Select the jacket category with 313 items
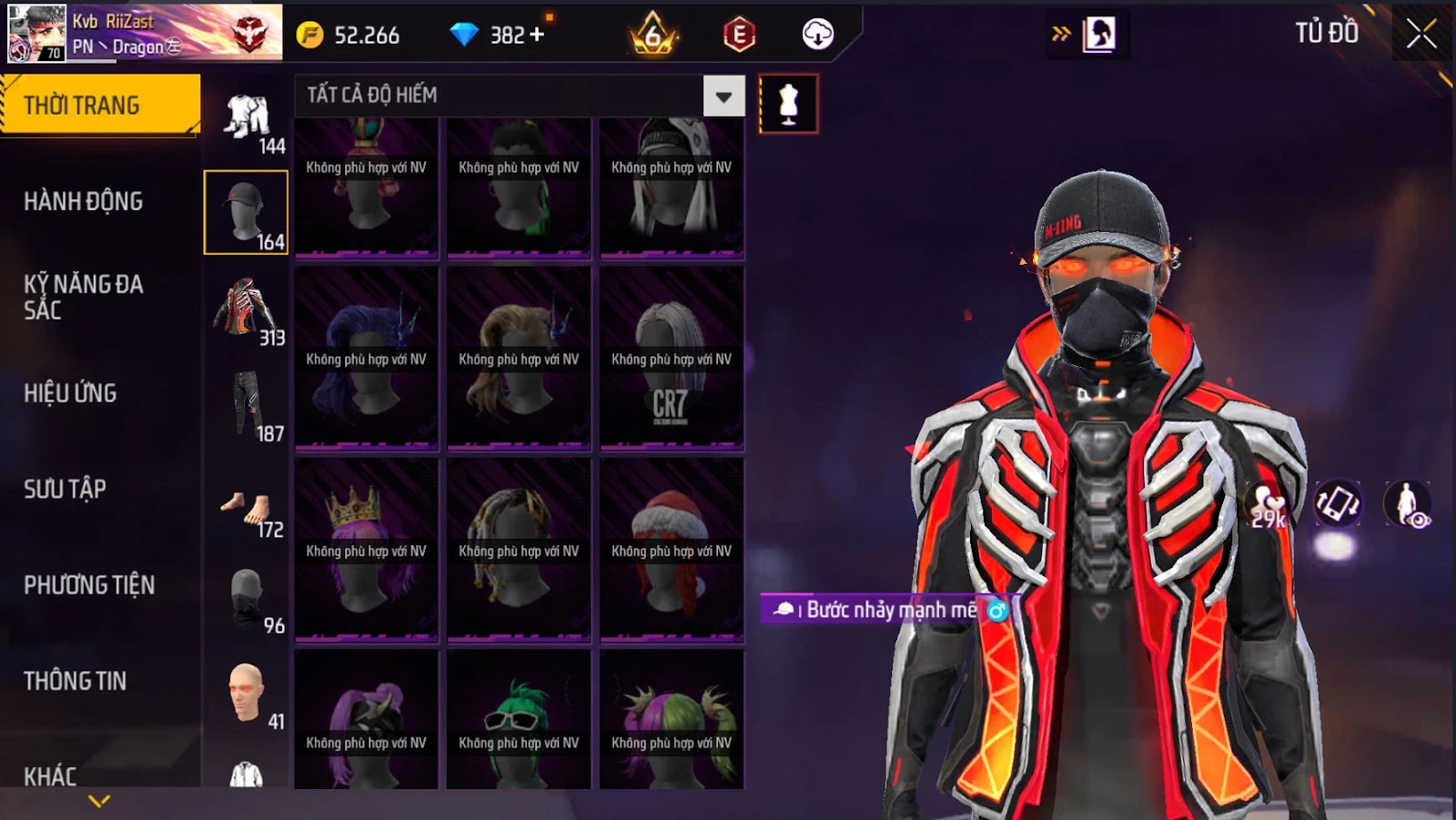1456x820 pixels. (246, 309)
